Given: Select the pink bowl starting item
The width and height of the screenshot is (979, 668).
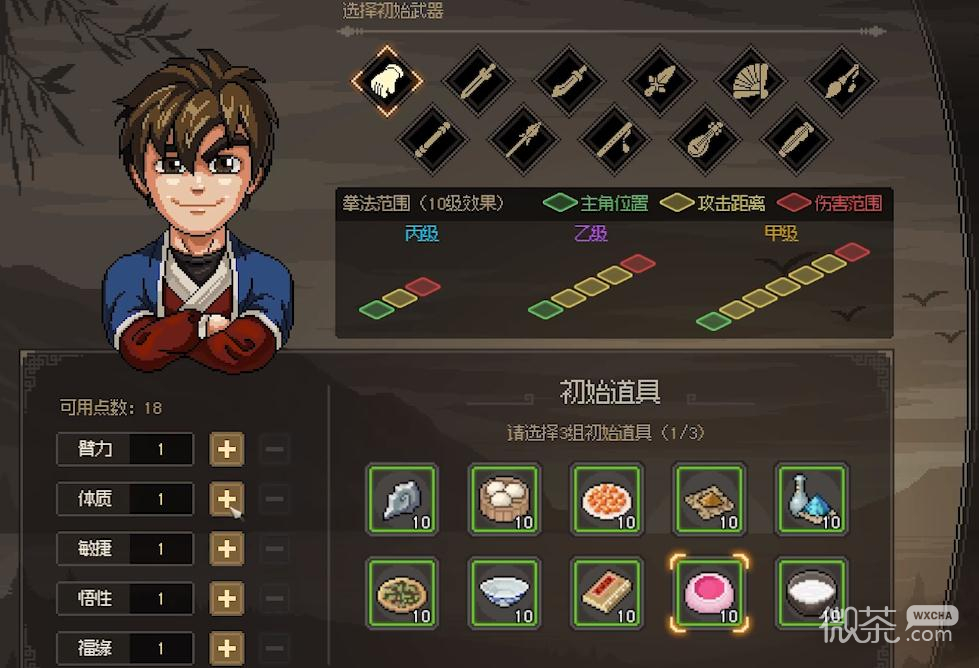Looking at the screenshot, I should [708, 593].
